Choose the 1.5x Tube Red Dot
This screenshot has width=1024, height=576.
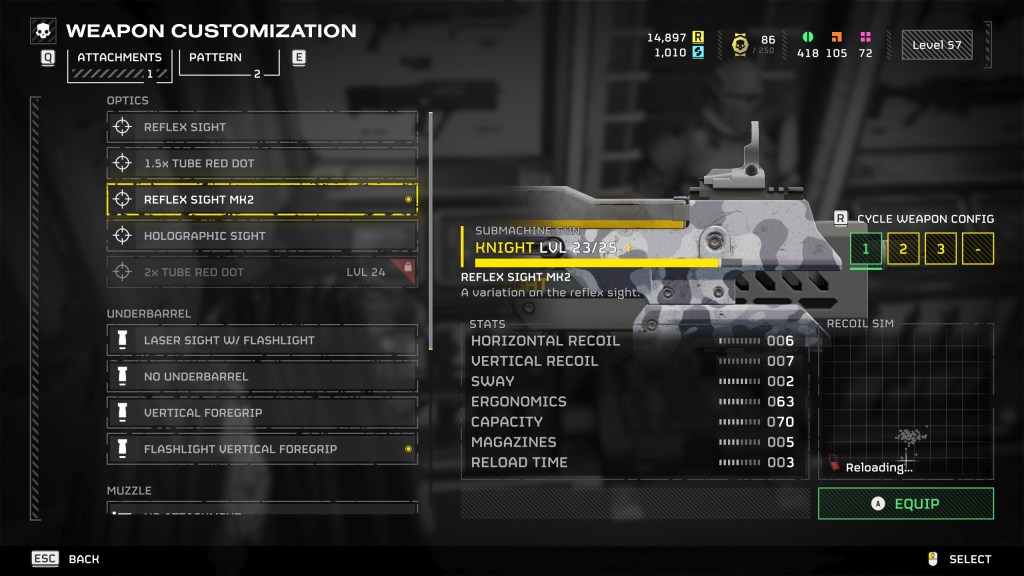pos(262,163)
